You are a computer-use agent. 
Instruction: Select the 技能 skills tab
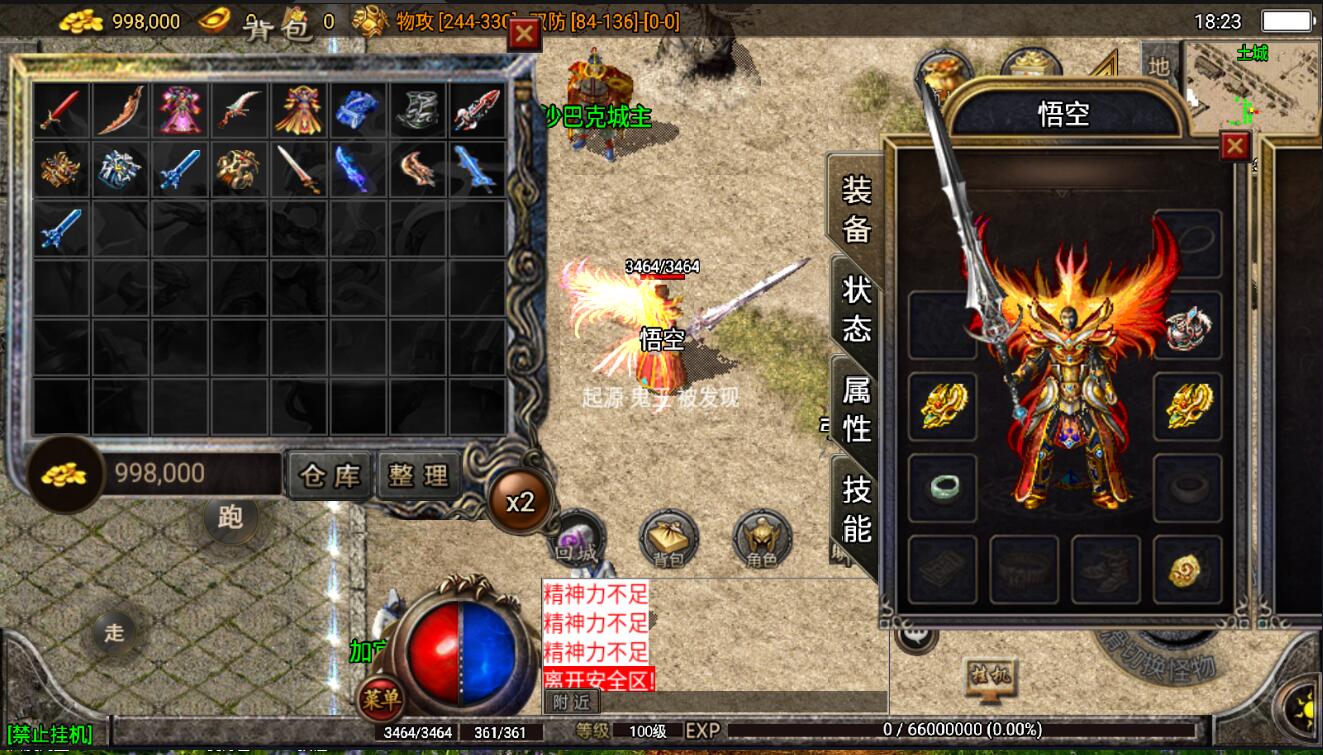point(857,508)
